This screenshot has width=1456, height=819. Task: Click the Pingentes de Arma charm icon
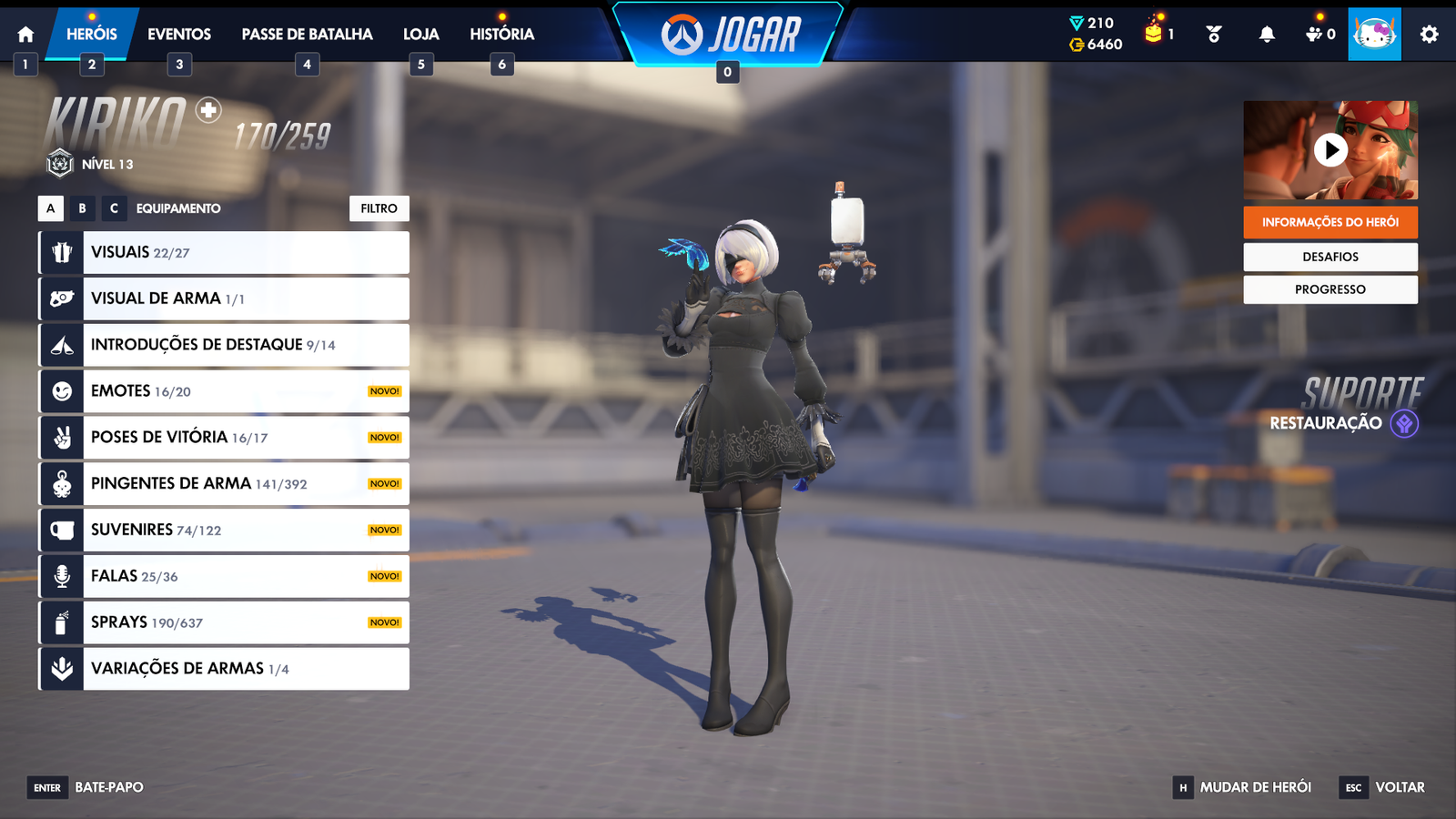60,483
